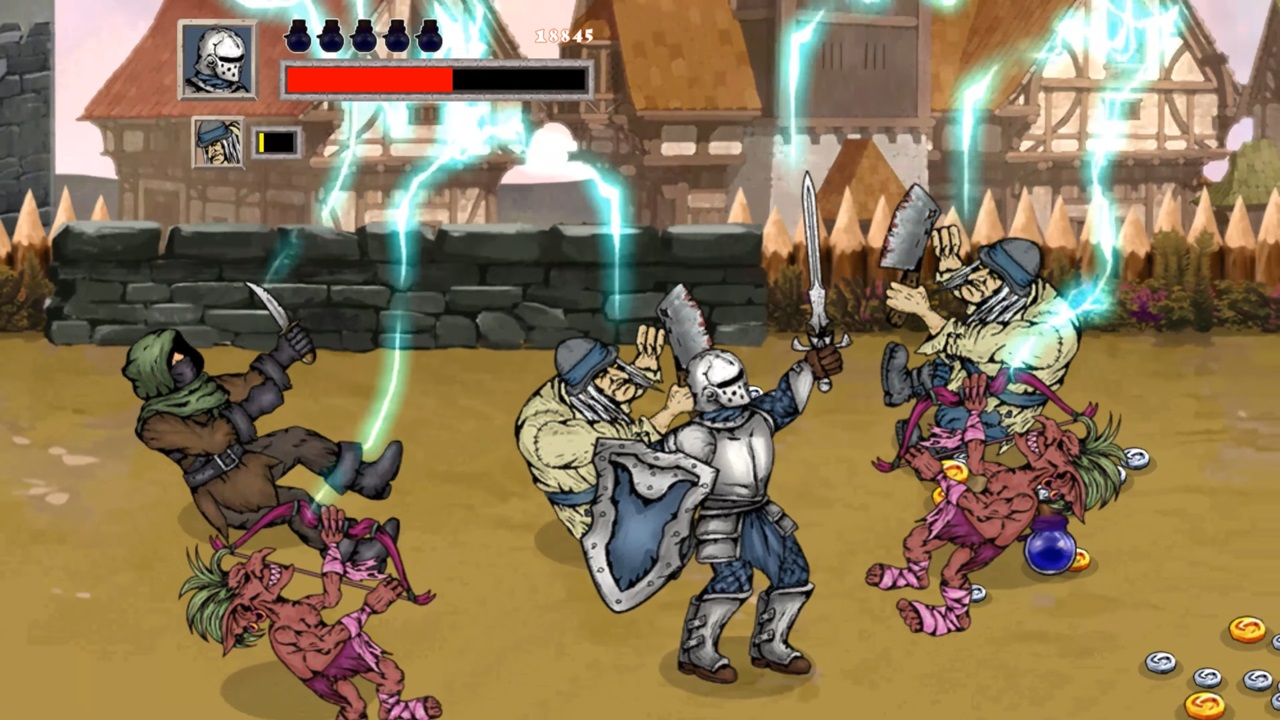Open the knight portrait frame details

[218, 60]
